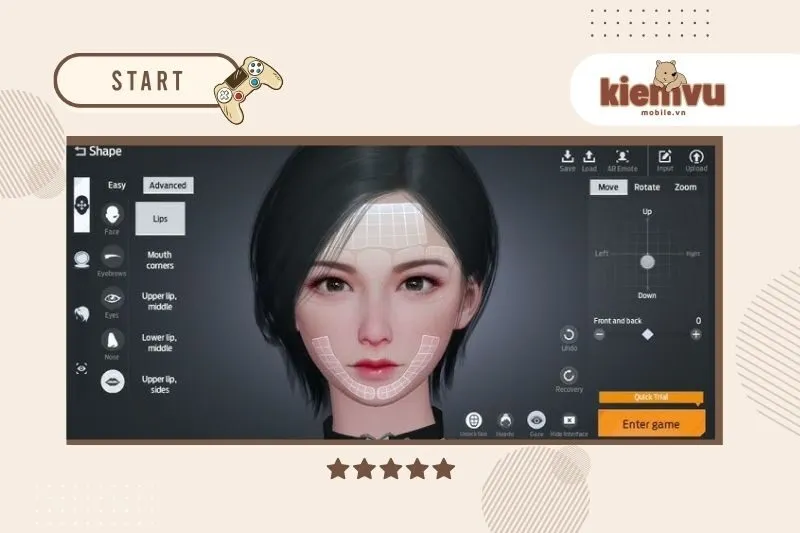The image size is (800, 533).
Task: Select the Eyes category icon
Action: click(x=112, y=298)
